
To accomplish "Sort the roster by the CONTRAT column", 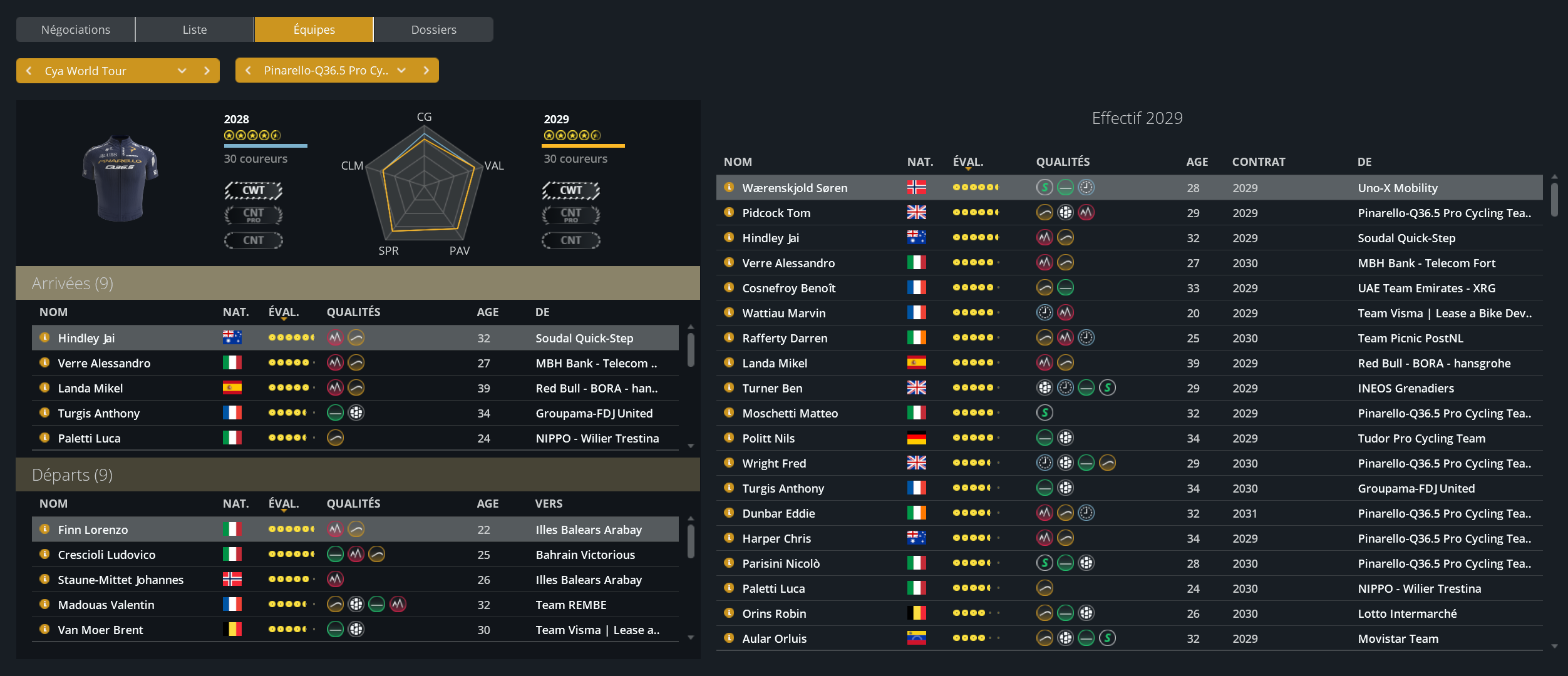I will coord(1258,161).
